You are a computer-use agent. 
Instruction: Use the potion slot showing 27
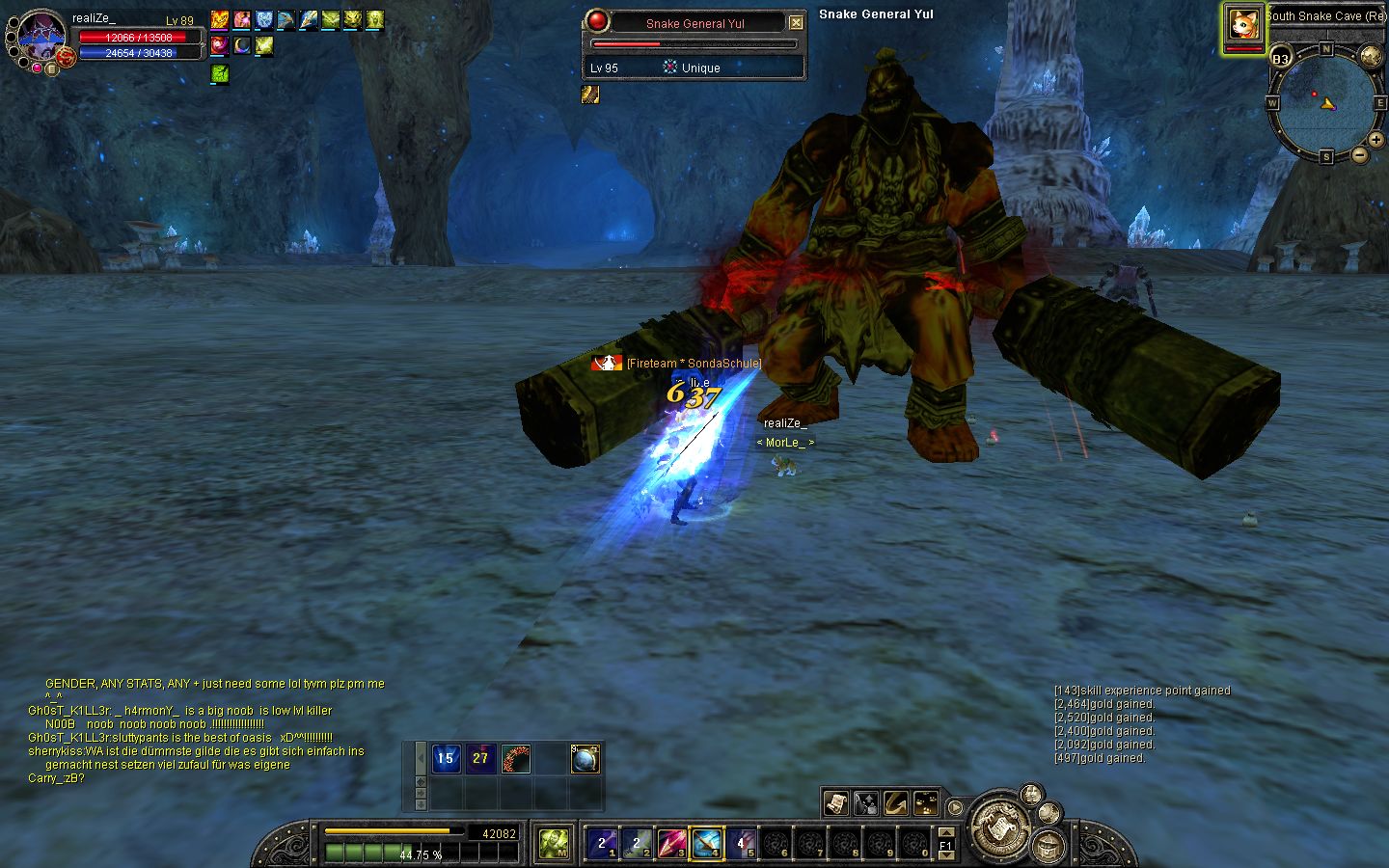[x=480, y=759]
